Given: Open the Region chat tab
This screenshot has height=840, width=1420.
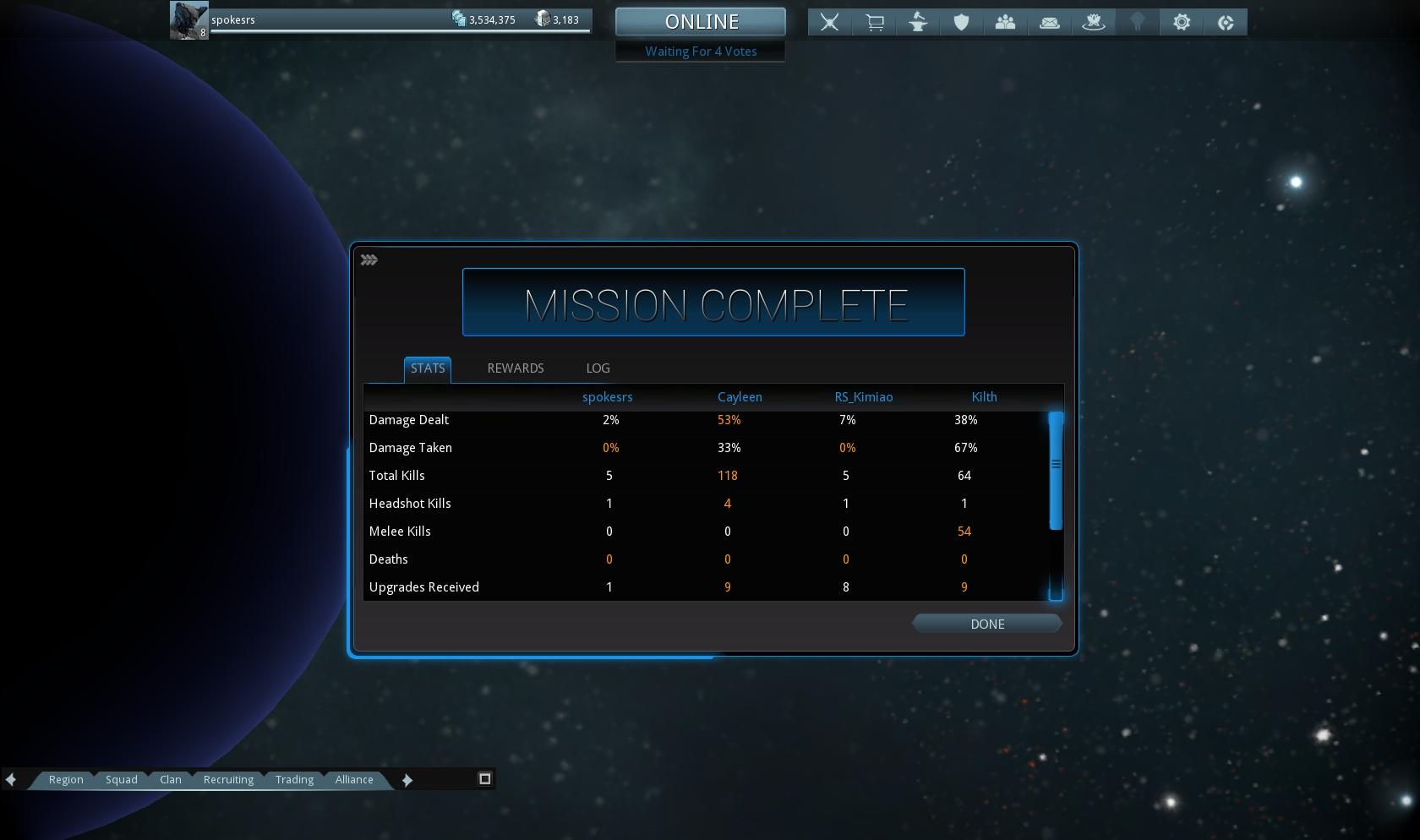Looking at the screenshot, I should point(66,779).
